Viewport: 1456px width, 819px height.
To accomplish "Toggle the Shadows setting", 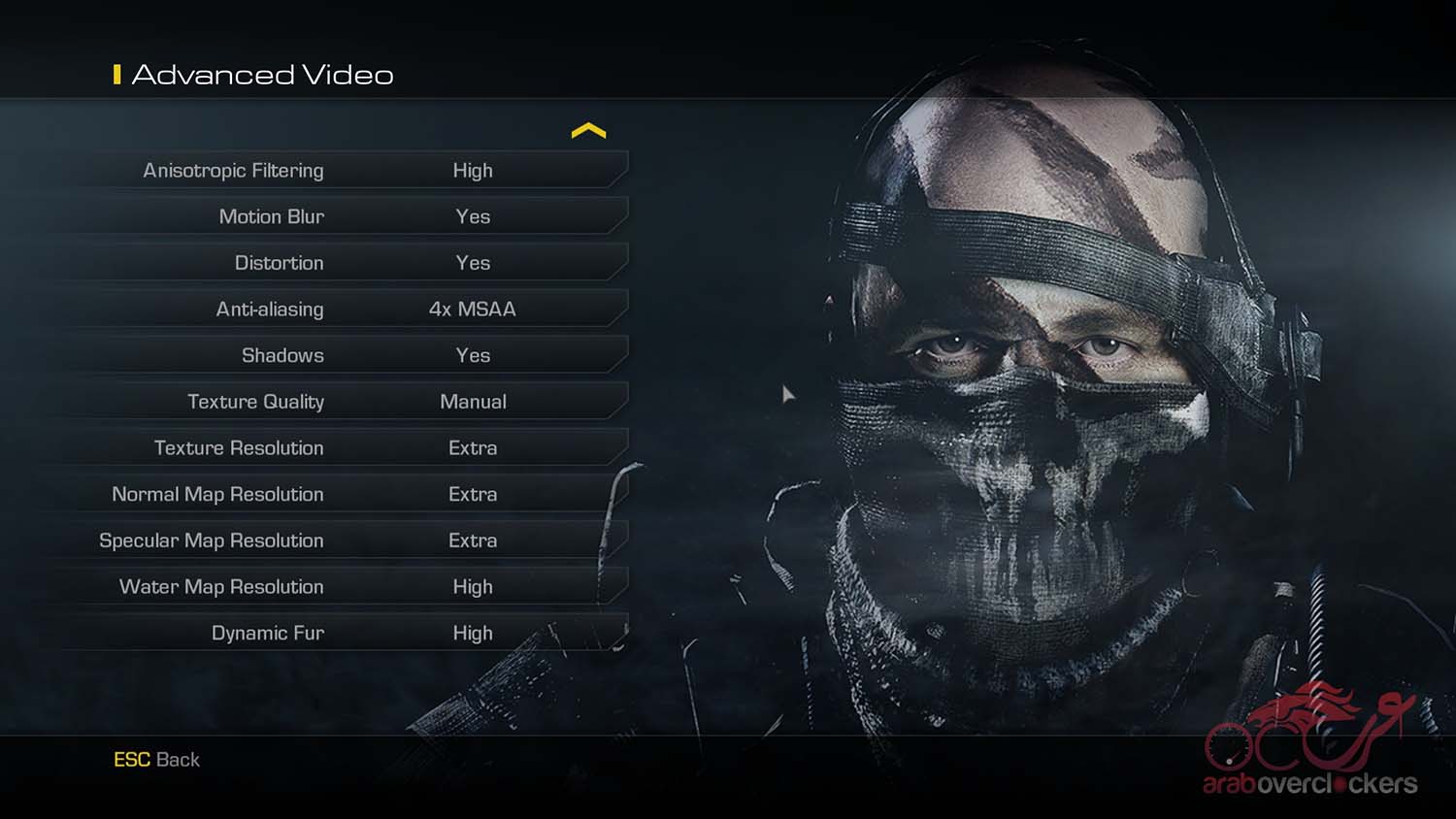I will tap(473, 355).
